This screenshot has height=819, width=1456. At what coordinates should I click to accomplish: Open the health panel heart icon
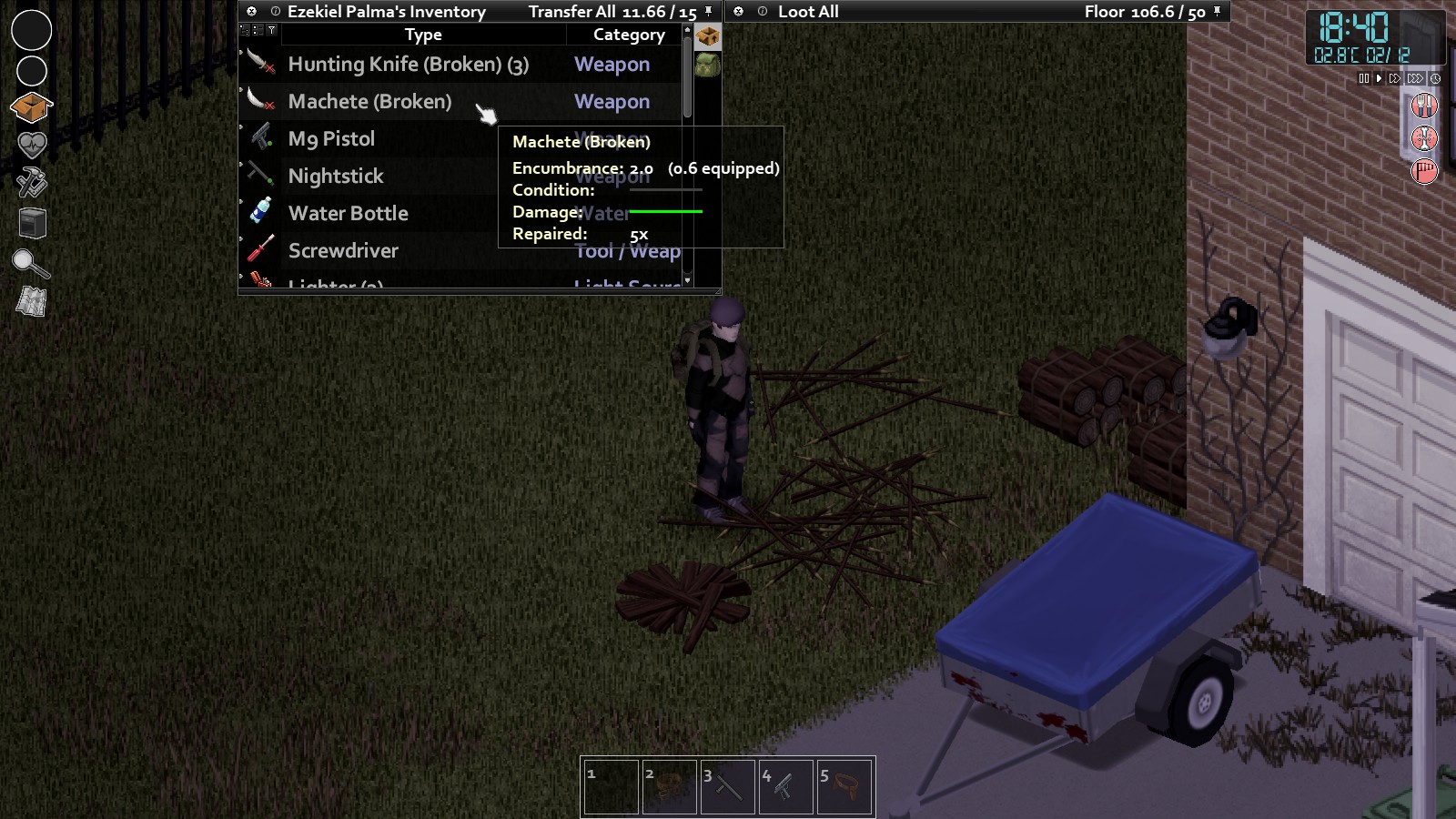[31, 145]
